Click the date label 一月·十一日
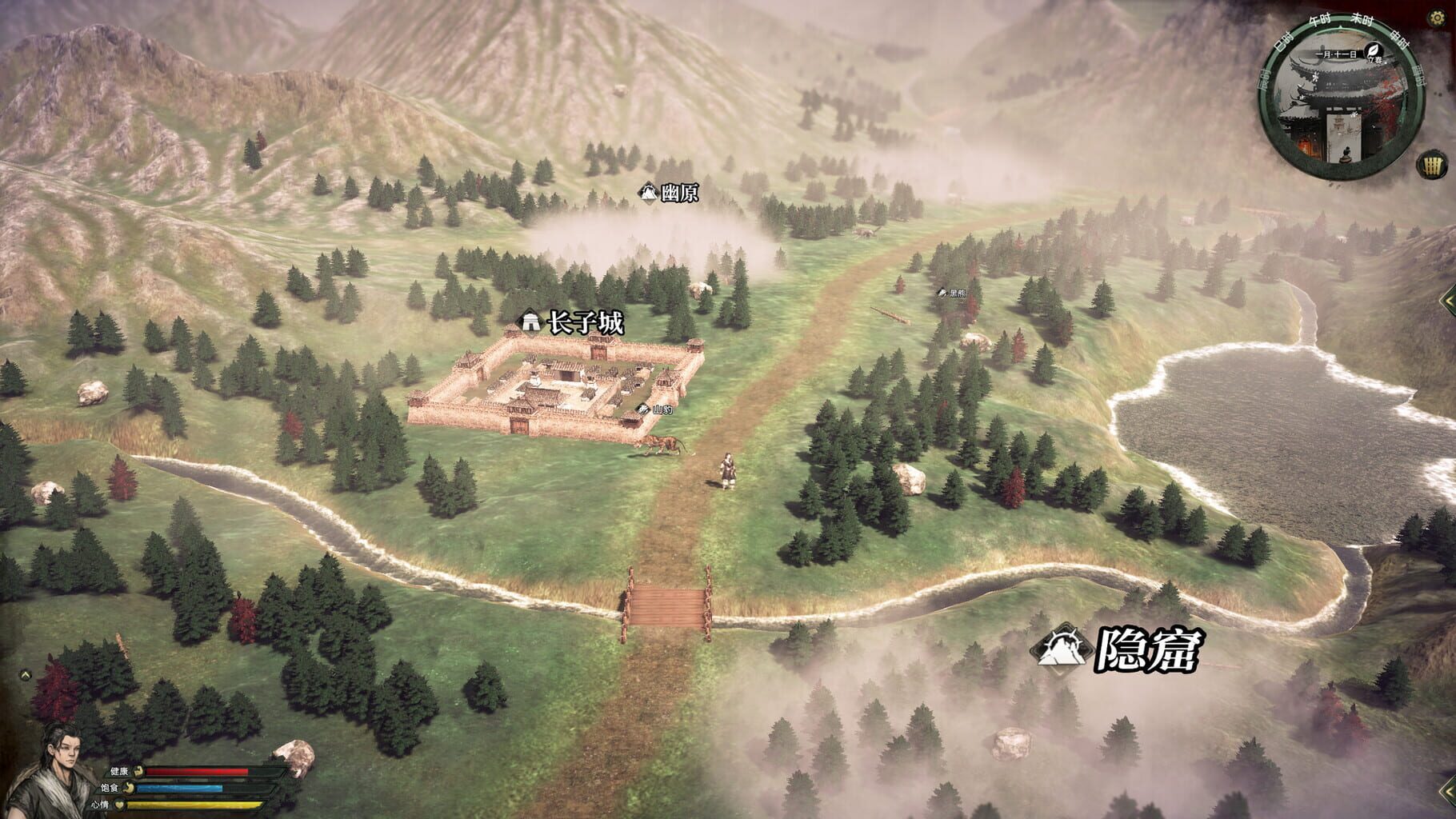The image size is (1456, 819). pos(1338,53)
